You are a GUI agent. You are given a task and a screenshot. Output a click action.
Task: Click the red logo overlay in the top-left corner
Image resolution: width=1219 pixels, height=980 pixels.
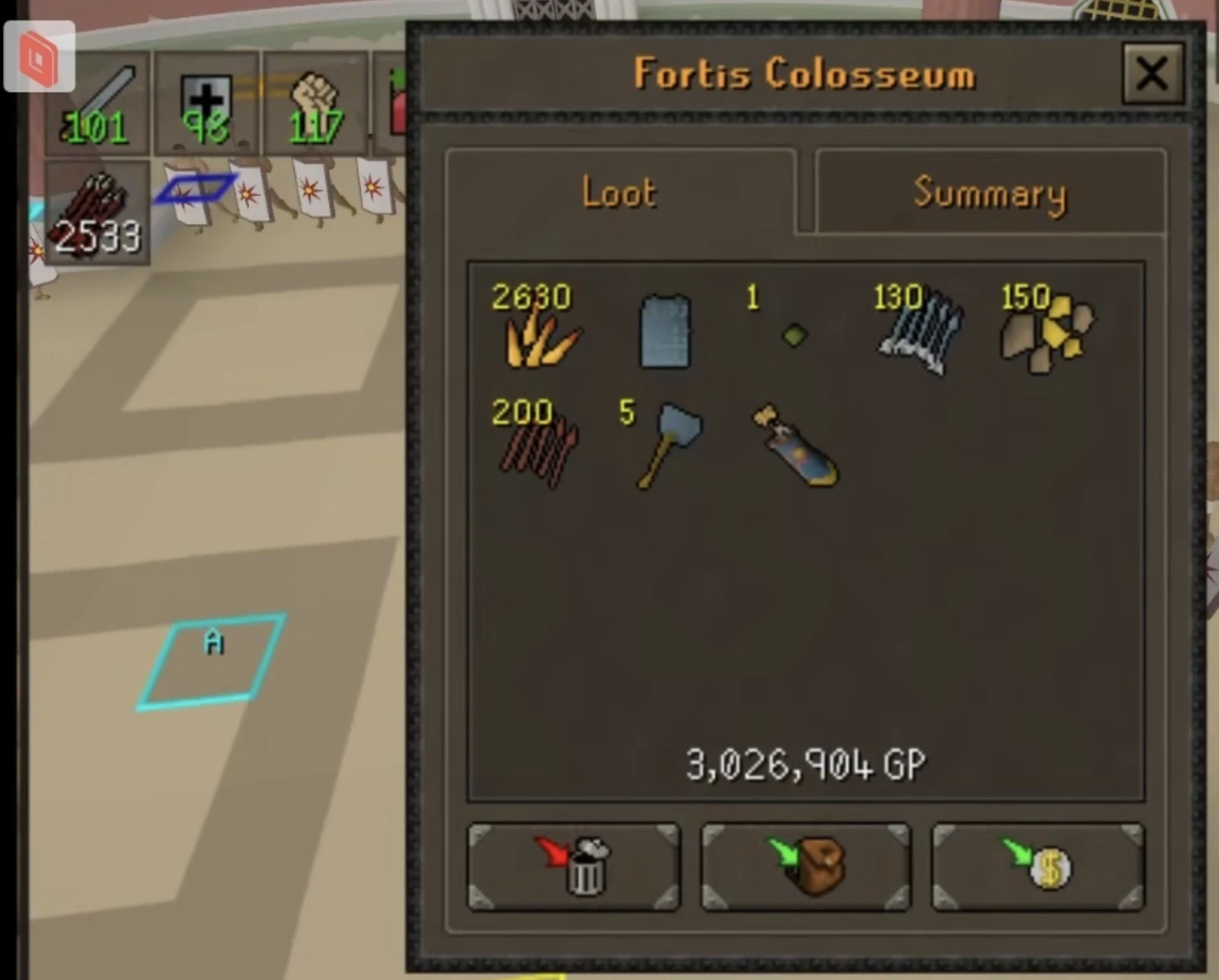(x=38, y=55)
